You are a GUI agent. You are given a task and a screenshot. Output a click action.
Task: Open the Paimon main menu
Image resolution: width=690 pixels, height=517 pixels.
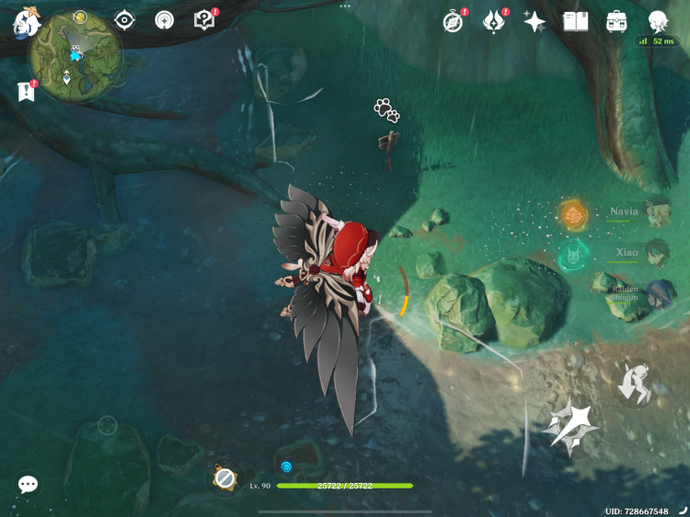tap(25, 21)
